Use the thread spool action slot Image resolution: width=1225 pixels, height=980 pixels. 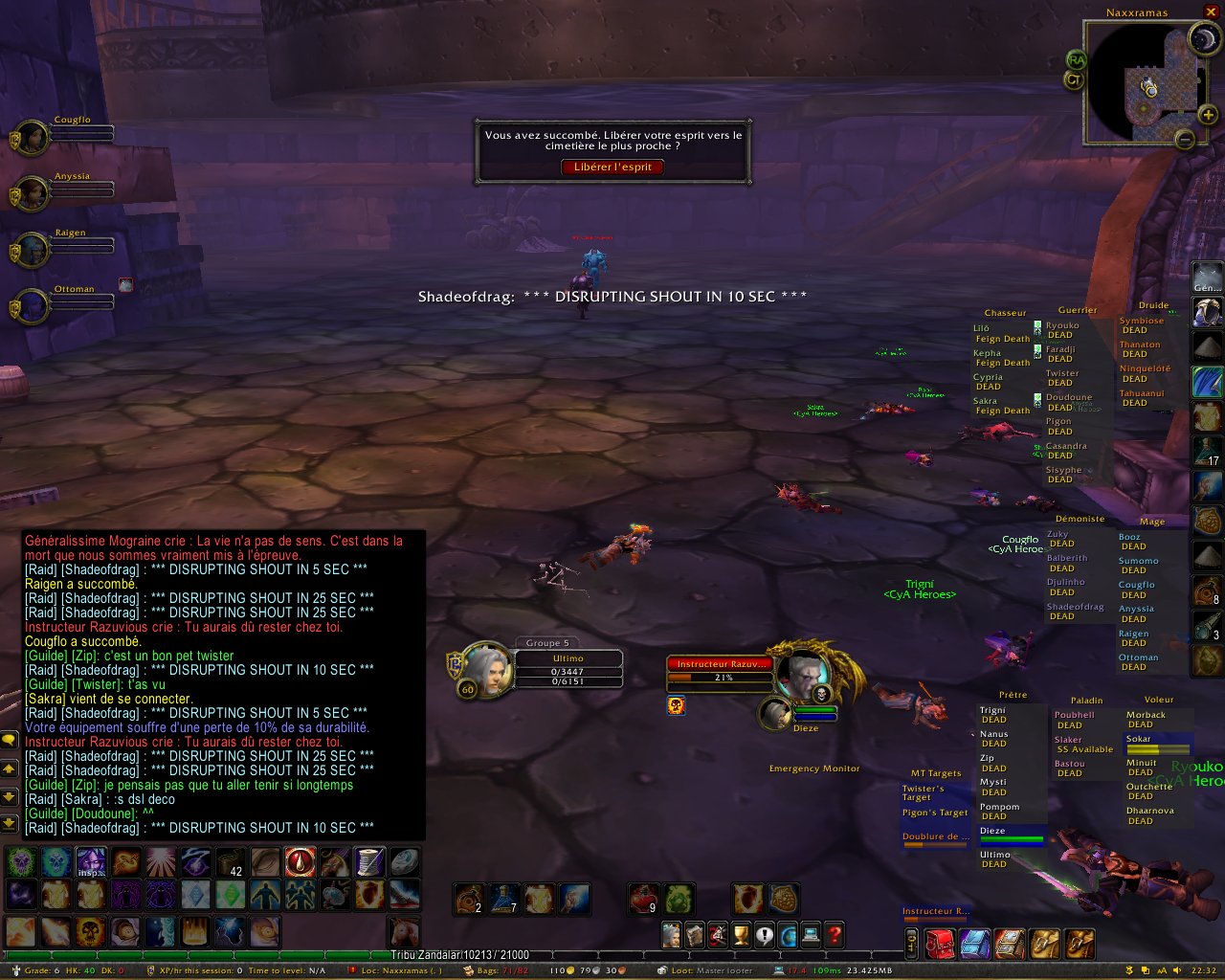369,862
